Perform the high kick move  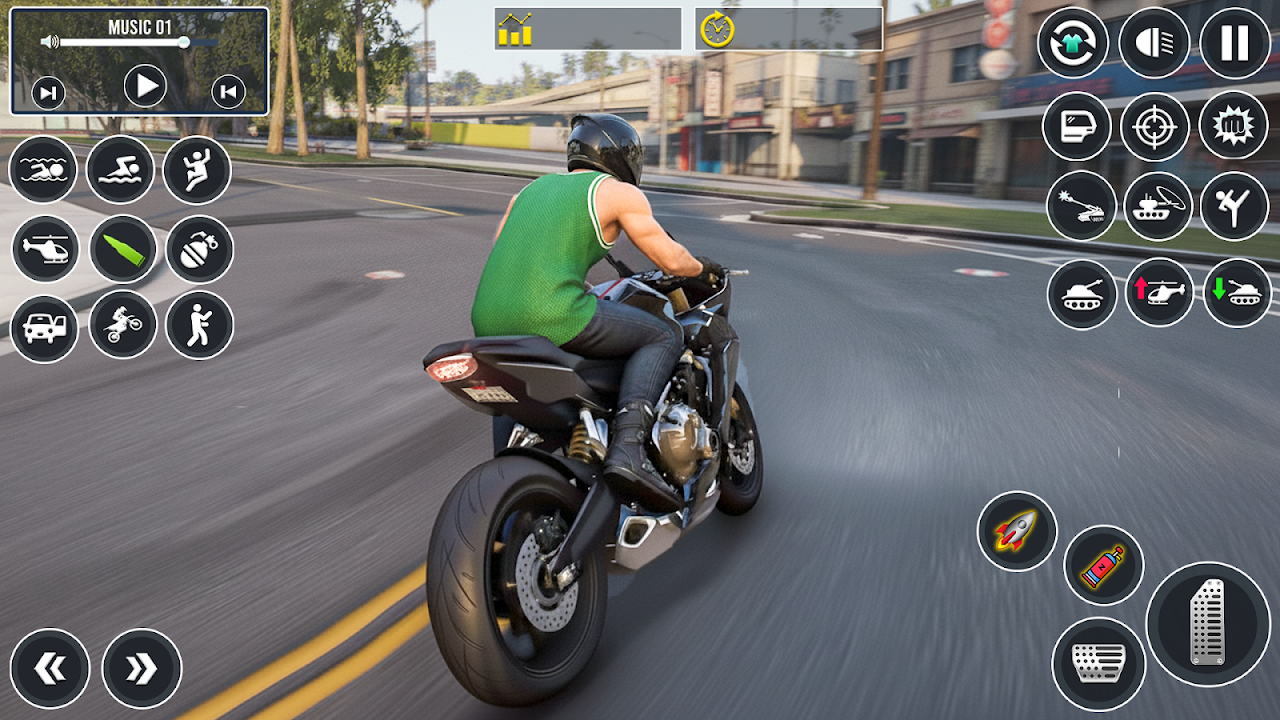coord(1233,205)
